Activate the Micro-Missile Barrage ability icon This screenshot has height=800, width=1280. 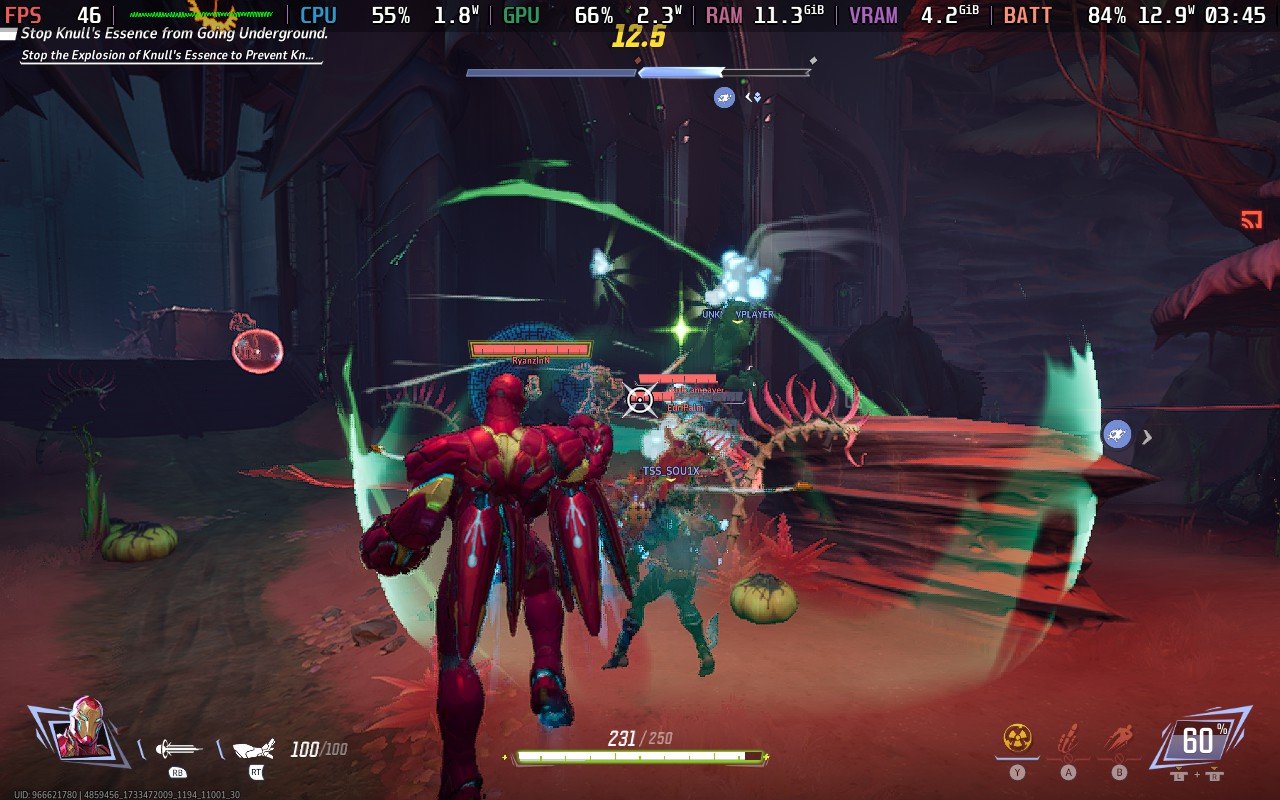click(x=1068, y=740)
